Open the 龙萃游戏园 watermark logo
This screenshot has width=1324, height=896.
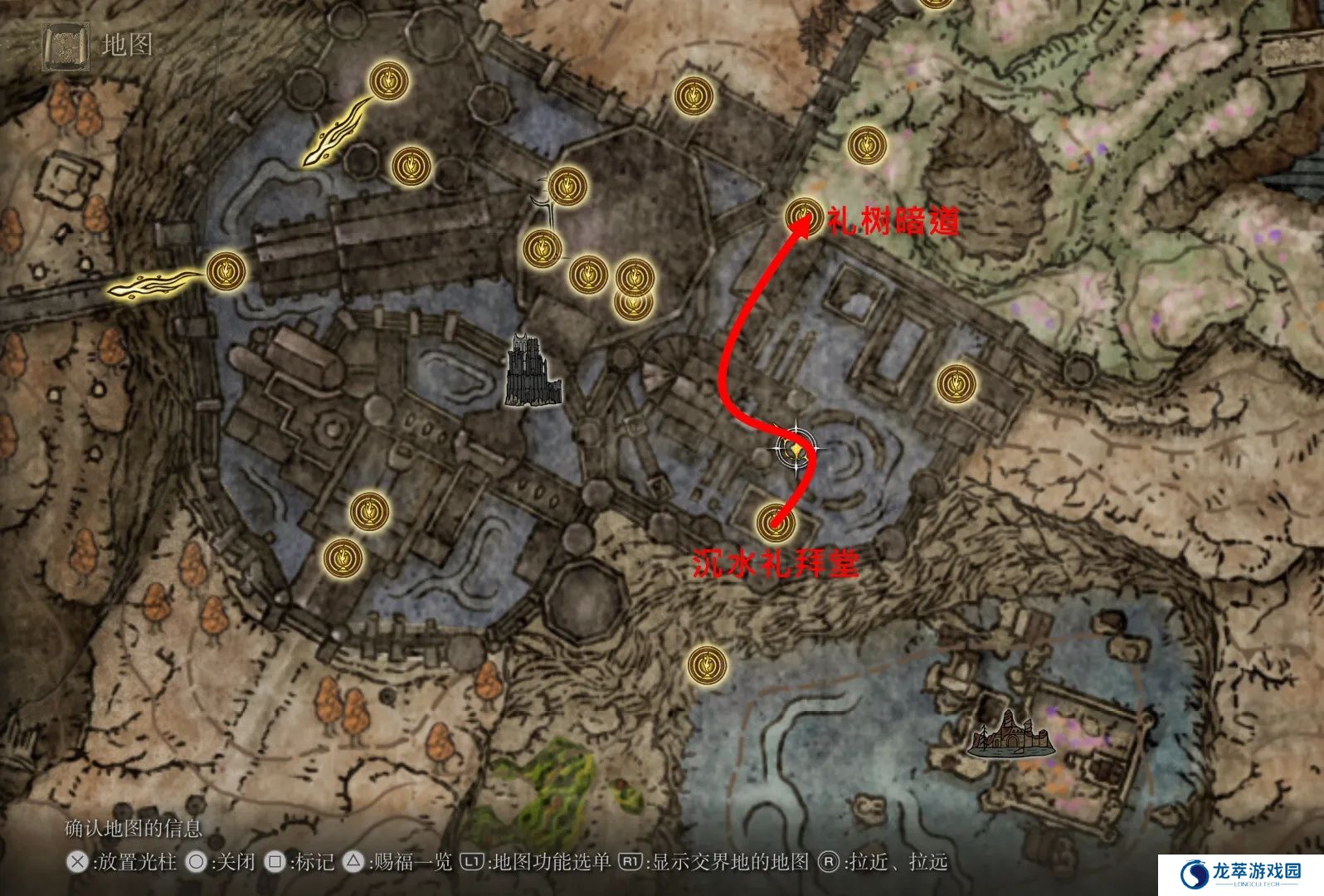point(1242,874)
